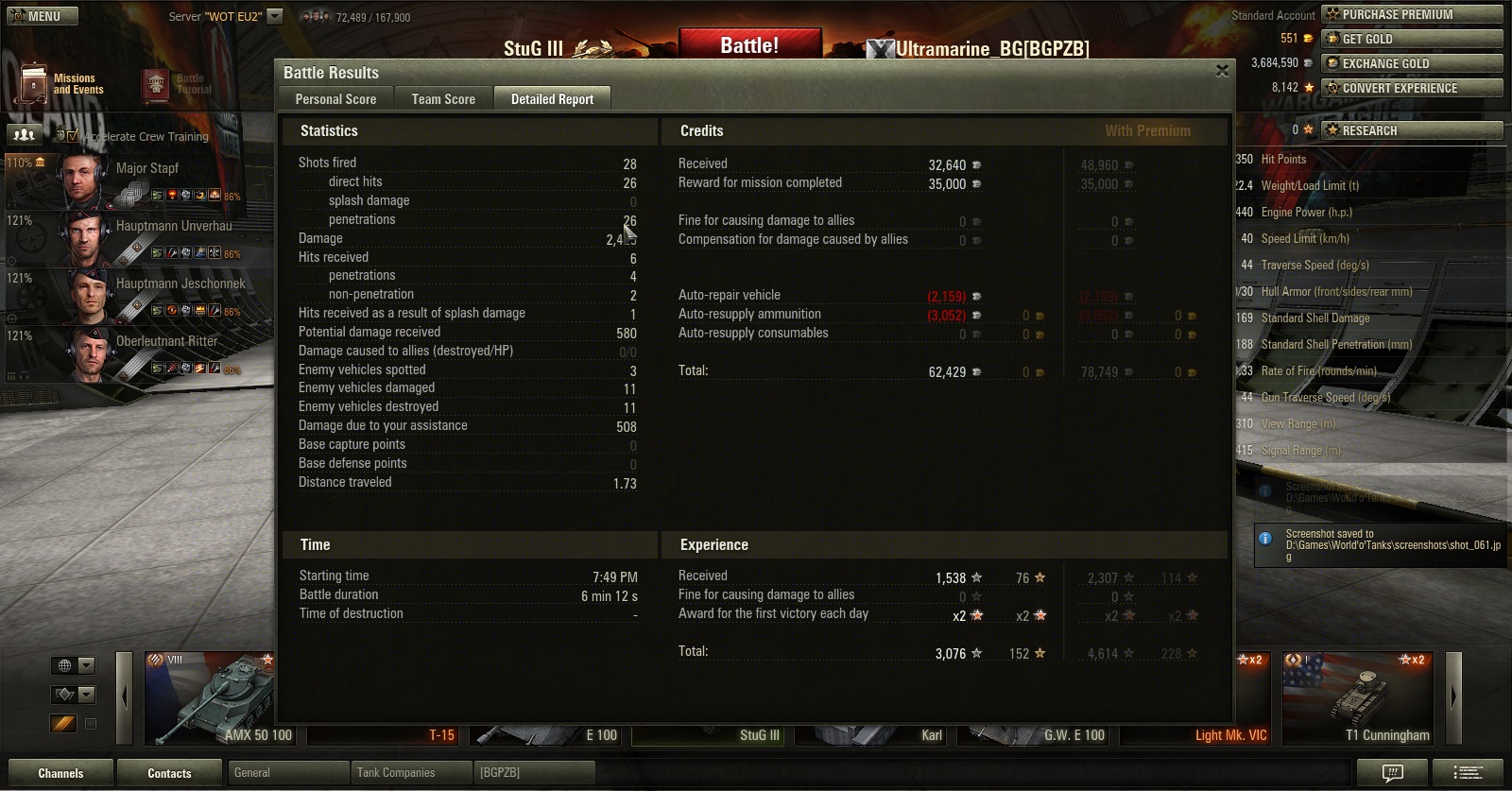Show the Contacts panel

(169, 773)
